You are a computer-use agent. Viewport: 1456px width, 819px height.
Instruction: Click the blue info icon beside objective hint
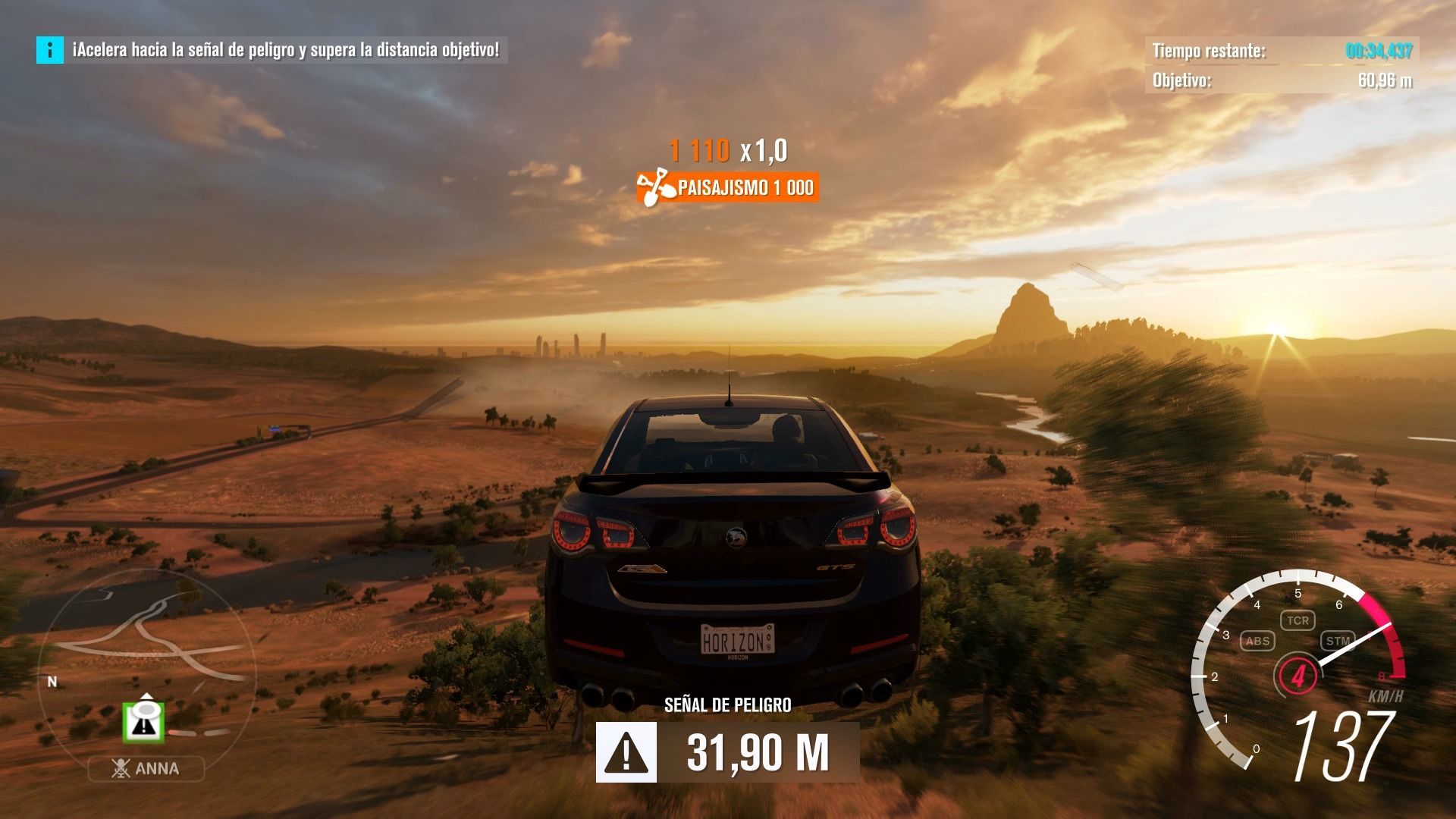[50, 50]
